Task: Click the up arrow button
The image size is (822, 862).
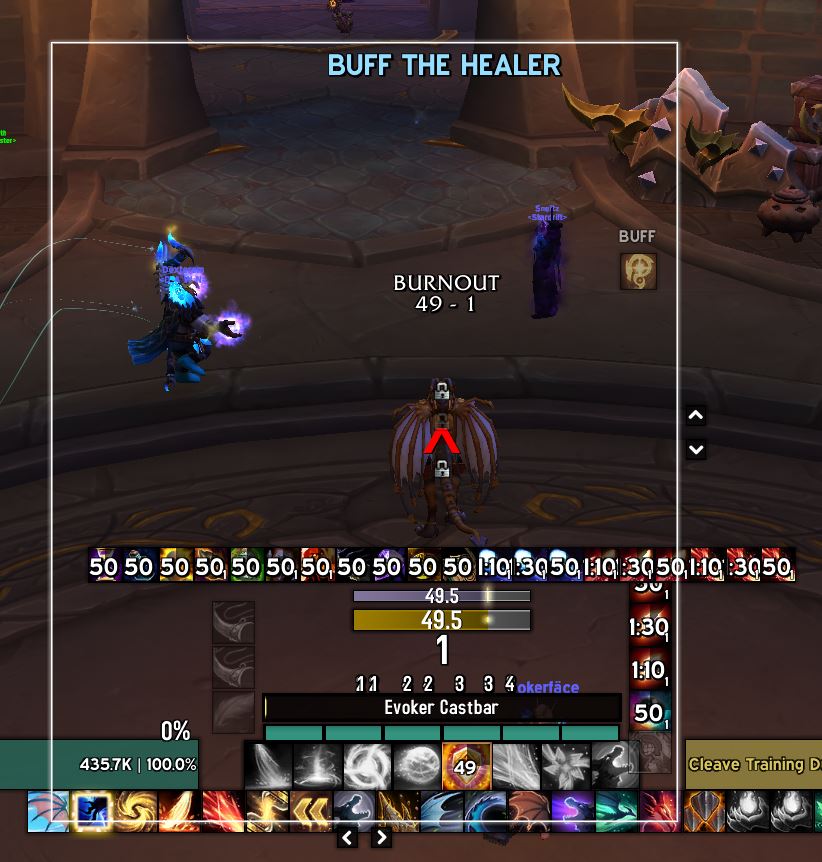Action: click(x=696, y=416)
